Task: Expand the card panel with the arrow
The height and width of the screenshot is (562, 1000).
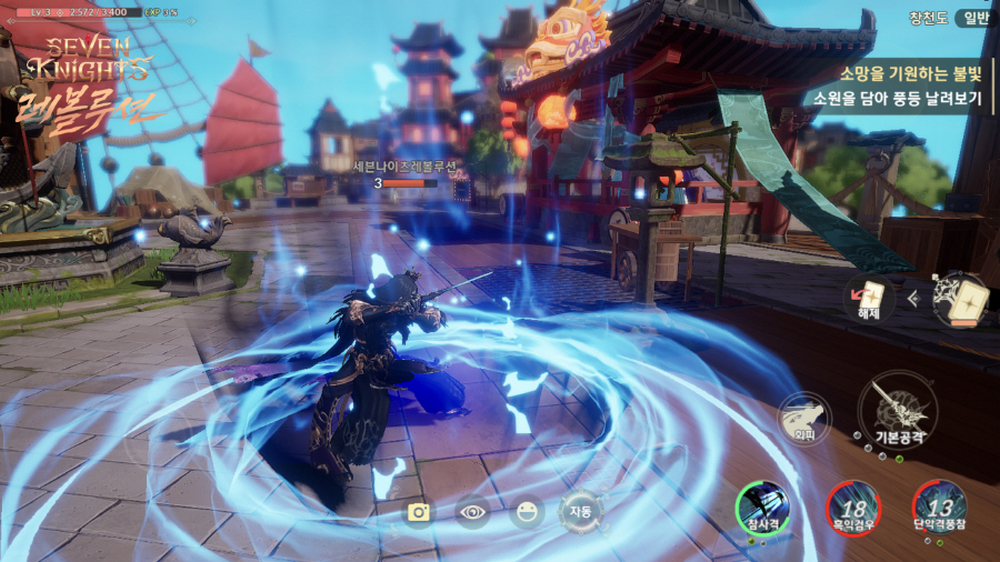Action: 913,297
